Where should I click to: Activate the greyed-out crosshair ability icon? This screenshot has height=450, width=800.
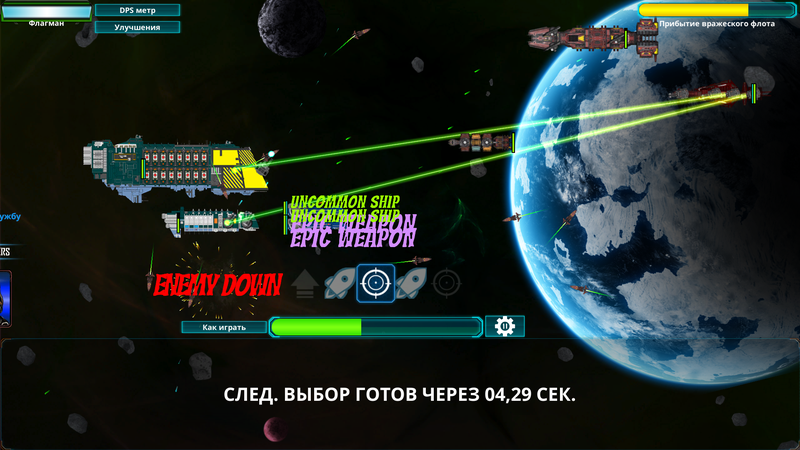[x=447, y=284]
